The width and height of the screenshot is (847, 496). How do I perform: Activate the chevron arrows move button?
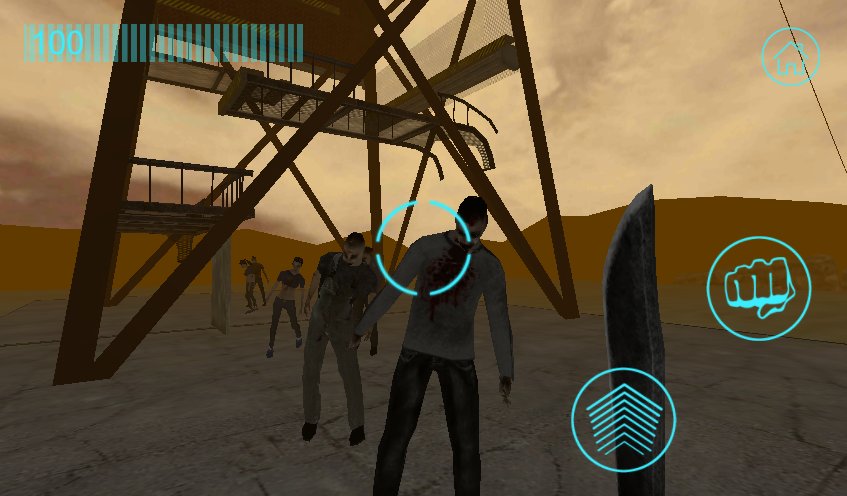(x=623, y=418)
